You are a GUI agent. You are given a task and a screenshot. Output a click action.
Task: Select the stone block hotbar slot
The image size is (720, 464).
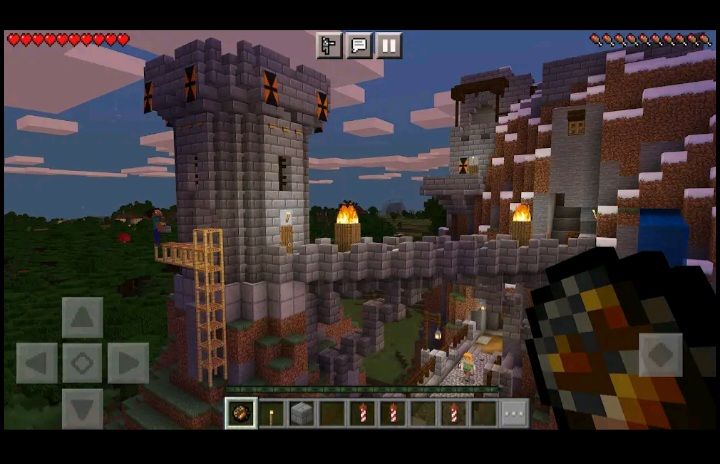(301, 413)
